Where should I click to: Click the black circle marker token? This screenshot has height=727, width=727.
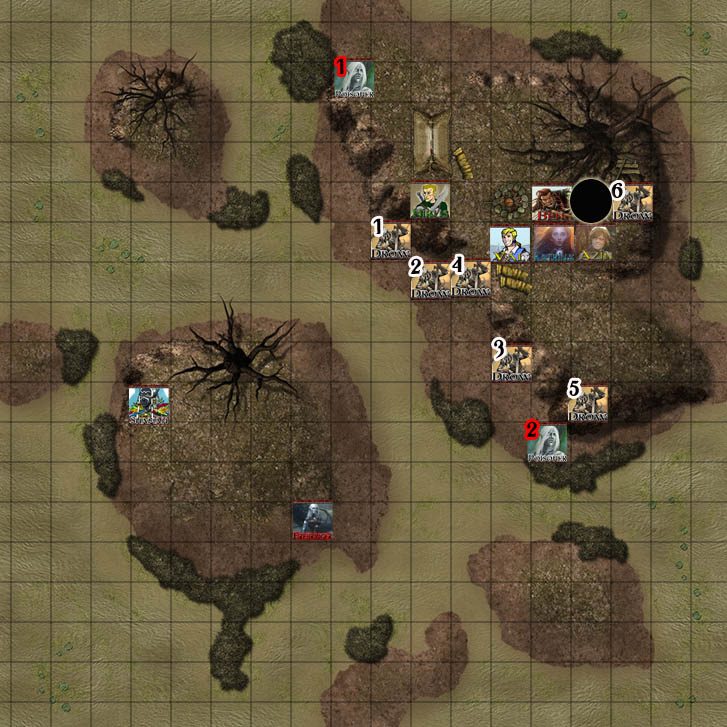[591, 201]
